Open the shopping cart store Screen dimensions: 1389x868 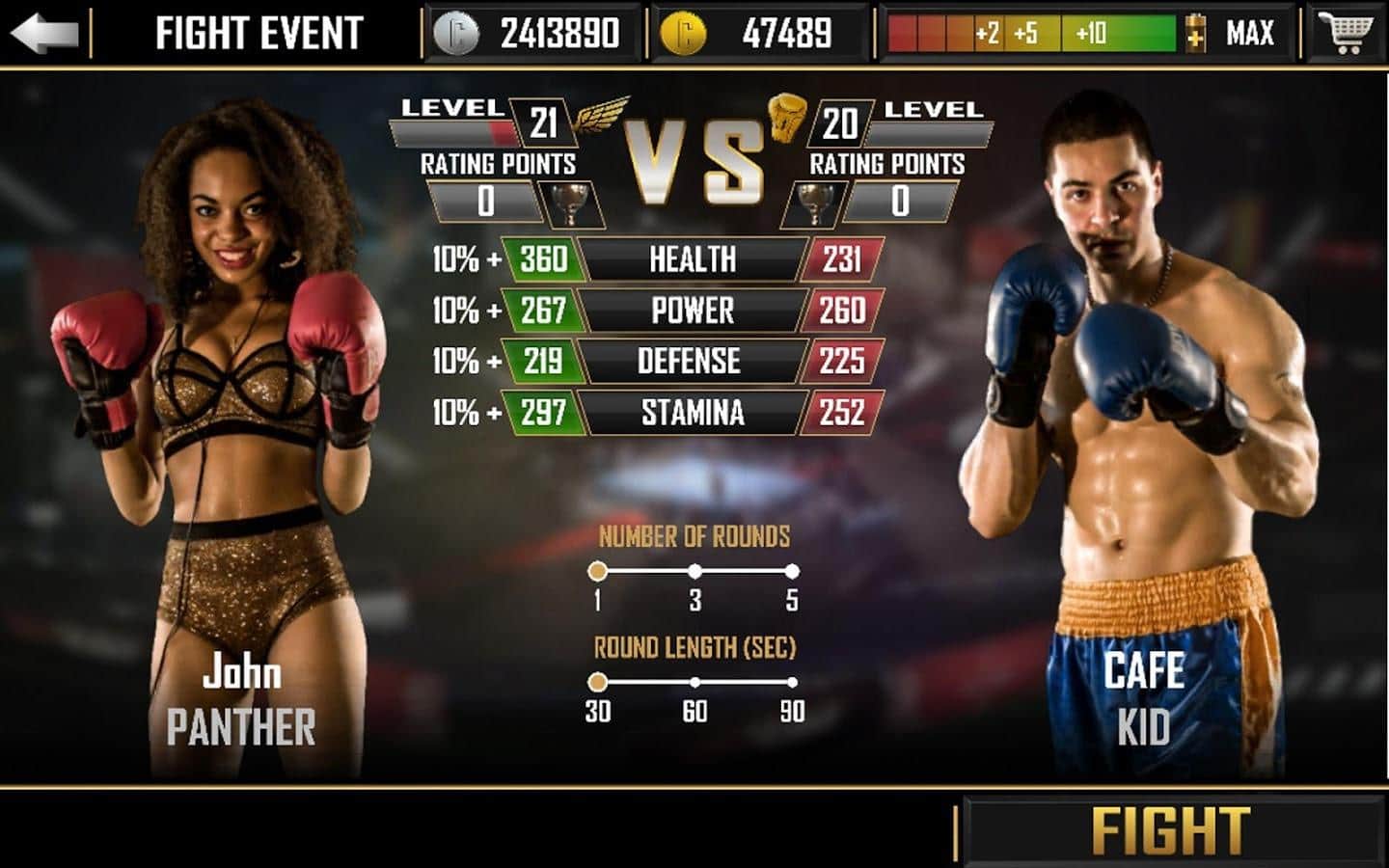(x=1347, y=34)
